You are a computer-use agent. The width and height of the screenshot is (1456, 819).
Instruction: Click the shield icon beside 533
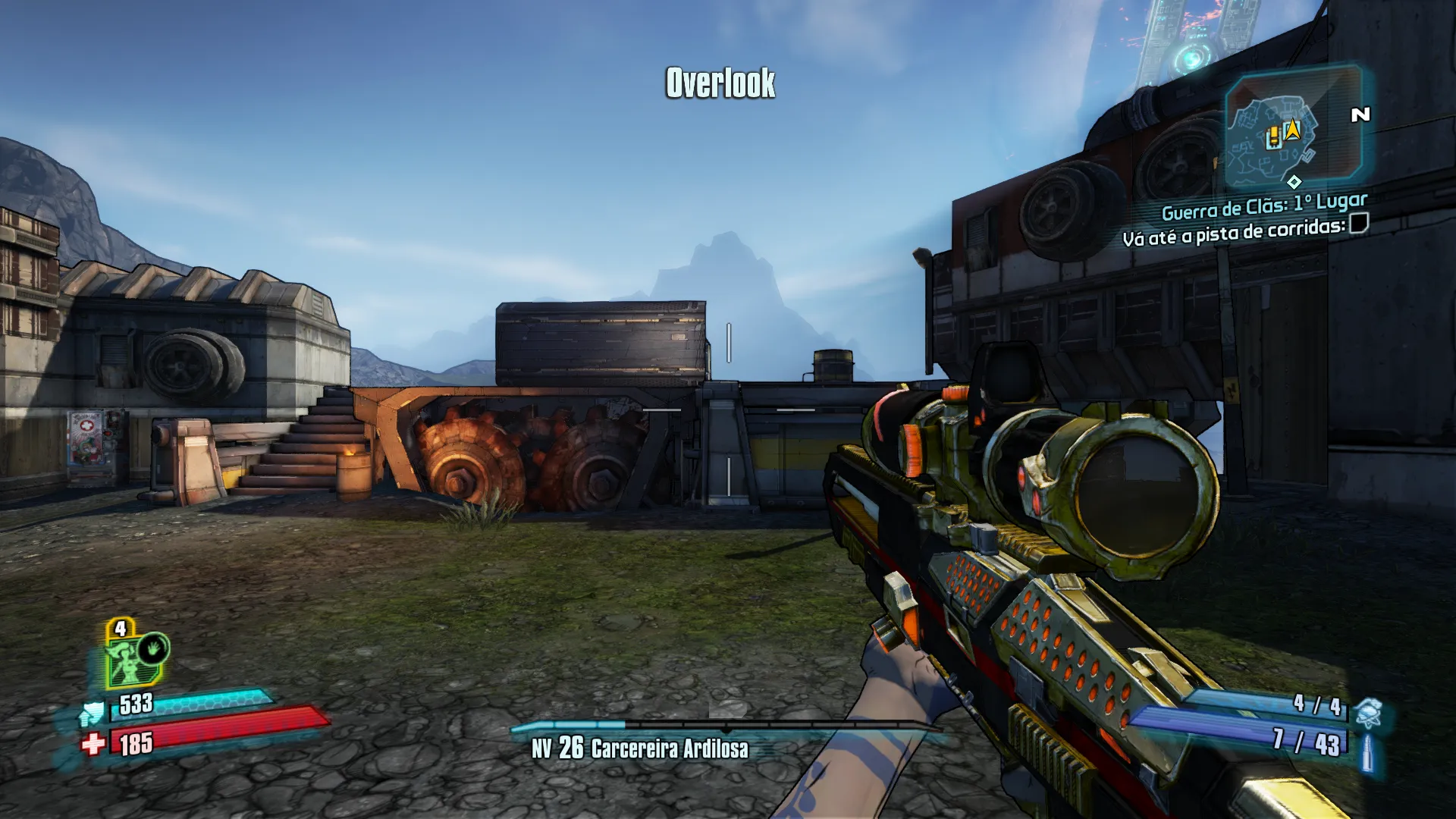click(x=93, y=713)
